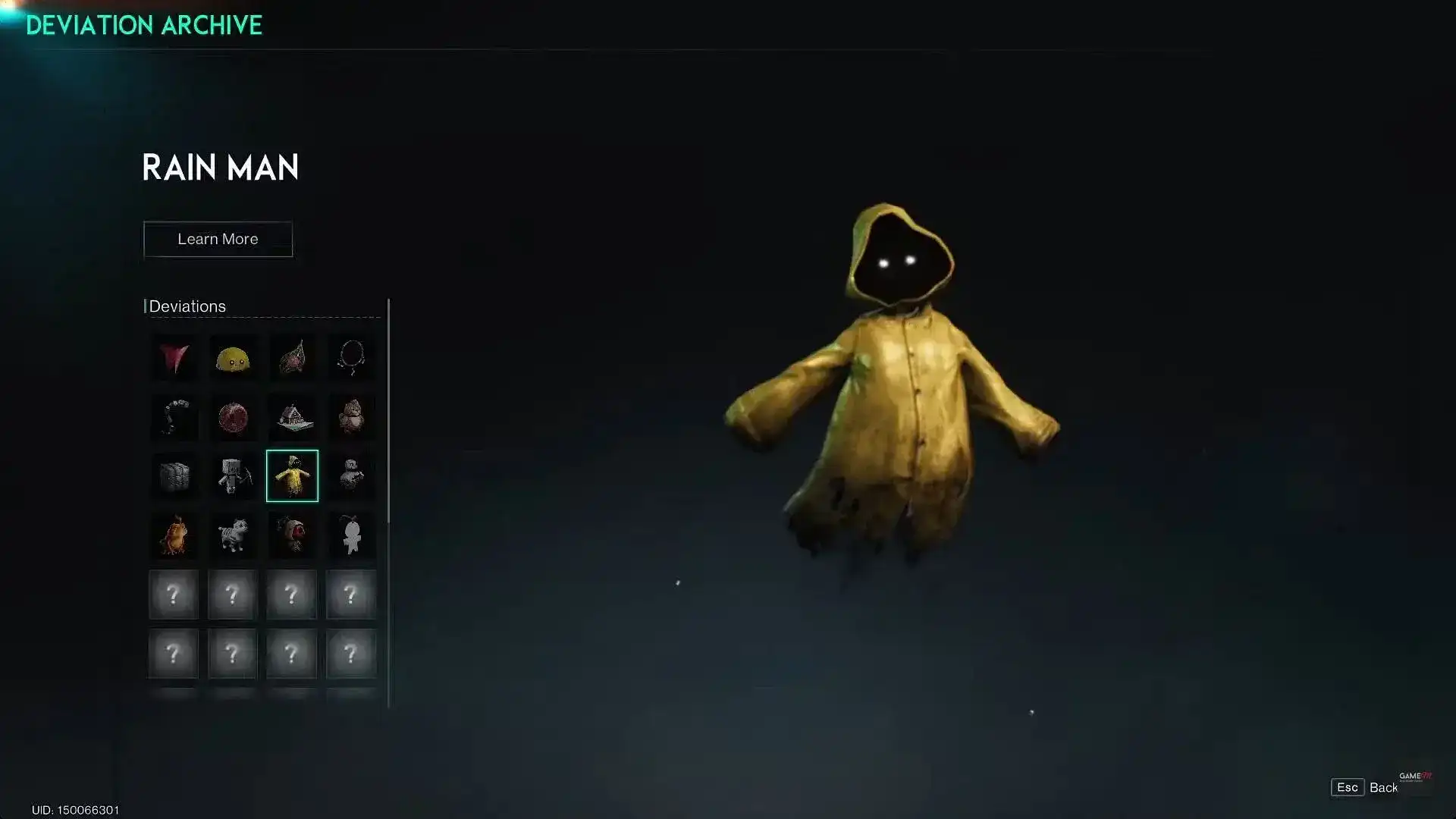Click the Learn More button
This screenshot has height=819, width=1456.
pyautogui.click(x=218, y=239)
